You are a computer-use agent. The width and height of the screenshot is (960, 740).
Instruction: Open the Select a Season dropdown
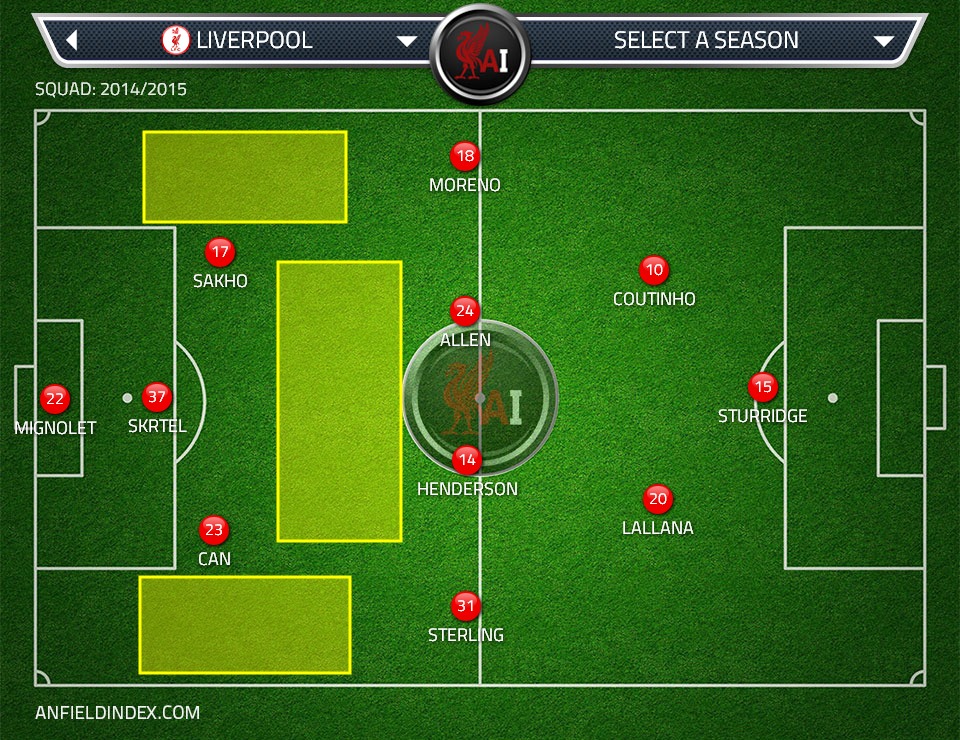[883, 41]
